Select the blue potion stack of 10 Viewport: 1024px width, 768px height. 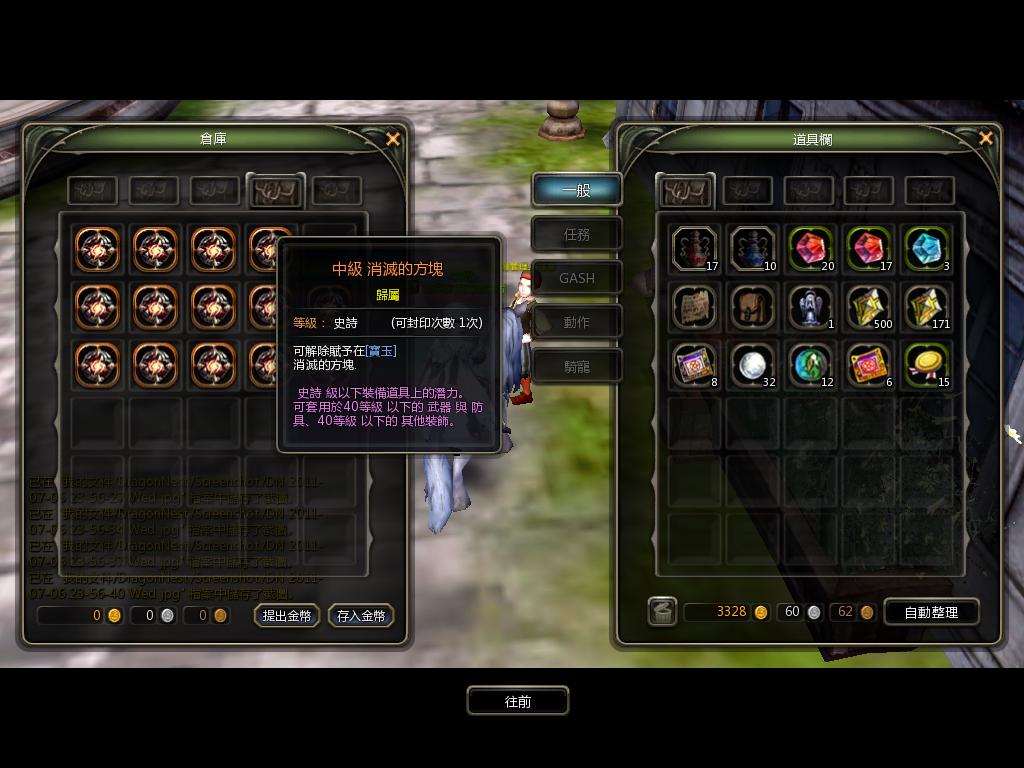click(753, 249)
